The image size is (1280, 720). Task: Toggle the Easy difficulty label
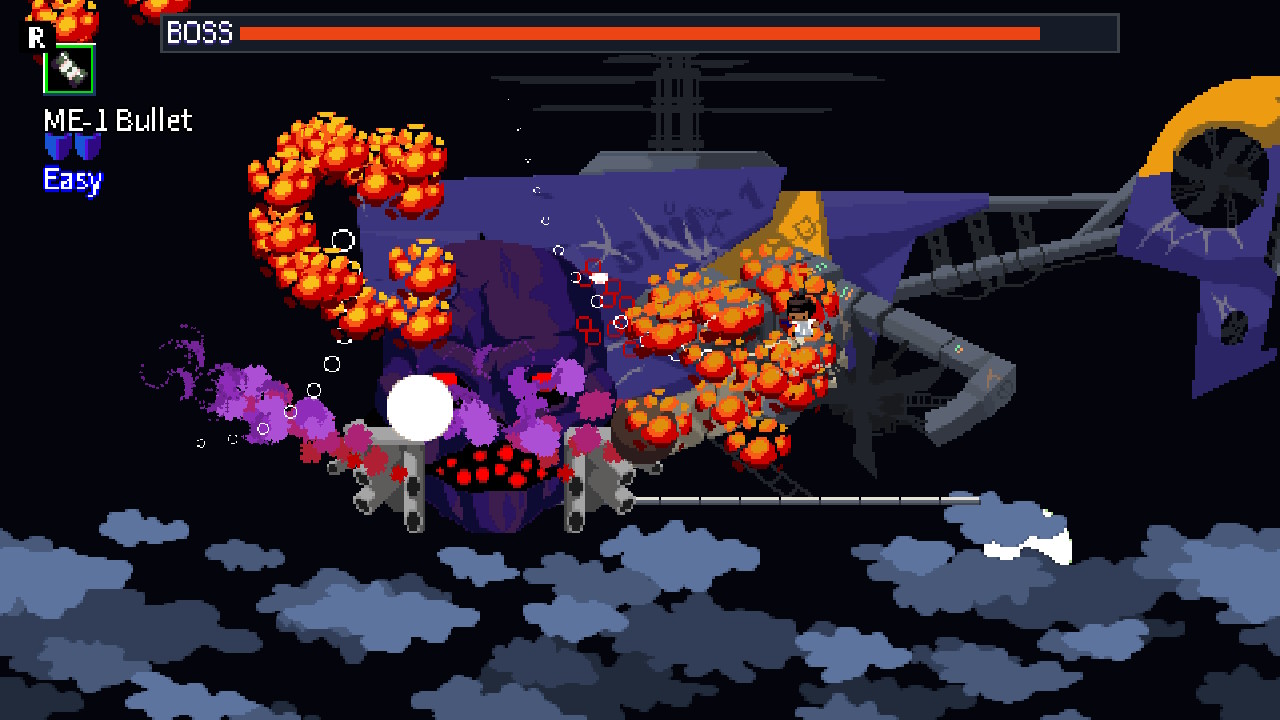pyautogui.click(x=70, y=181)
